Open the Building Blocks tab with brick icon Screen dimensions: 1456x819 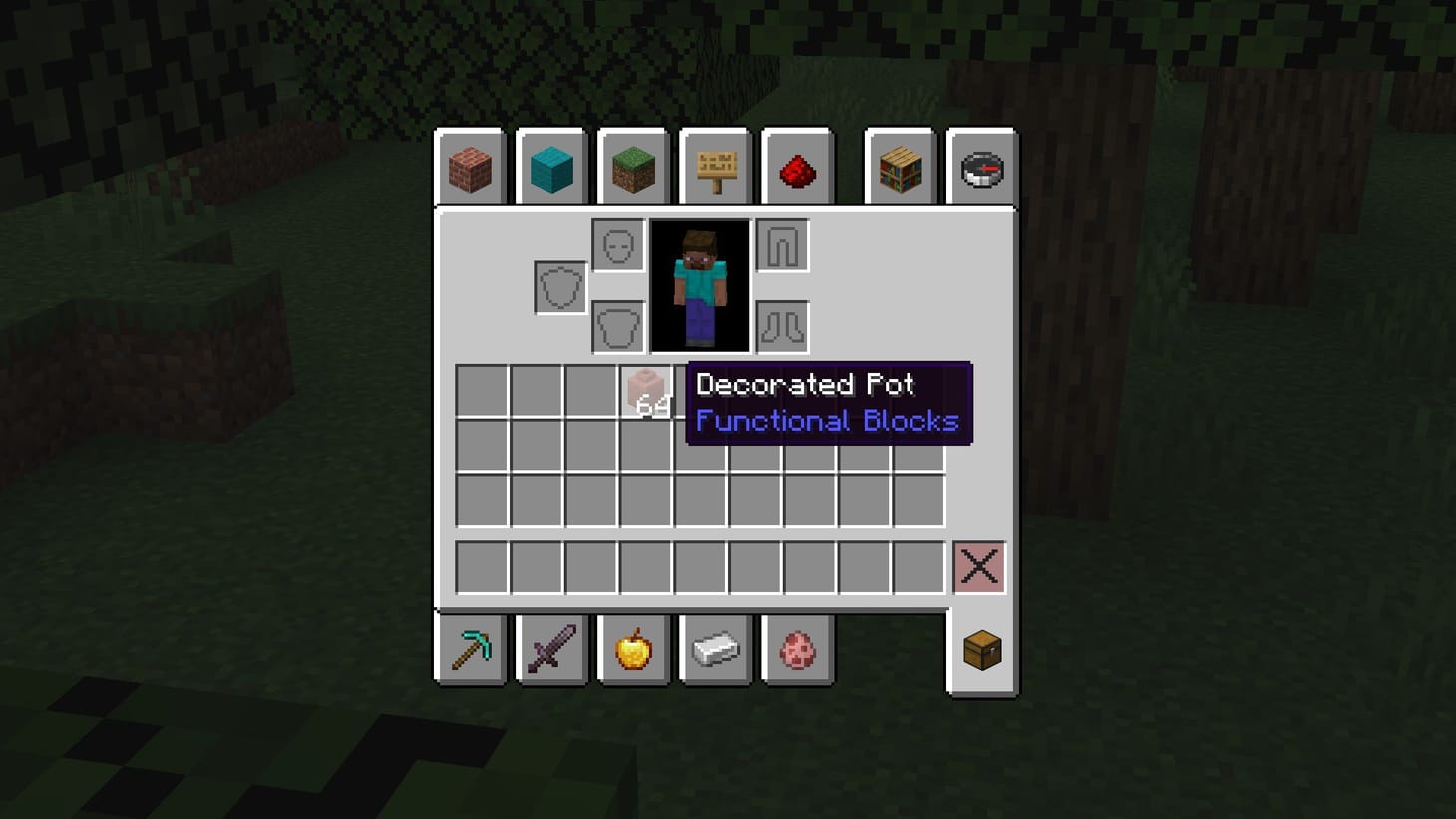[x=469, y=168]
